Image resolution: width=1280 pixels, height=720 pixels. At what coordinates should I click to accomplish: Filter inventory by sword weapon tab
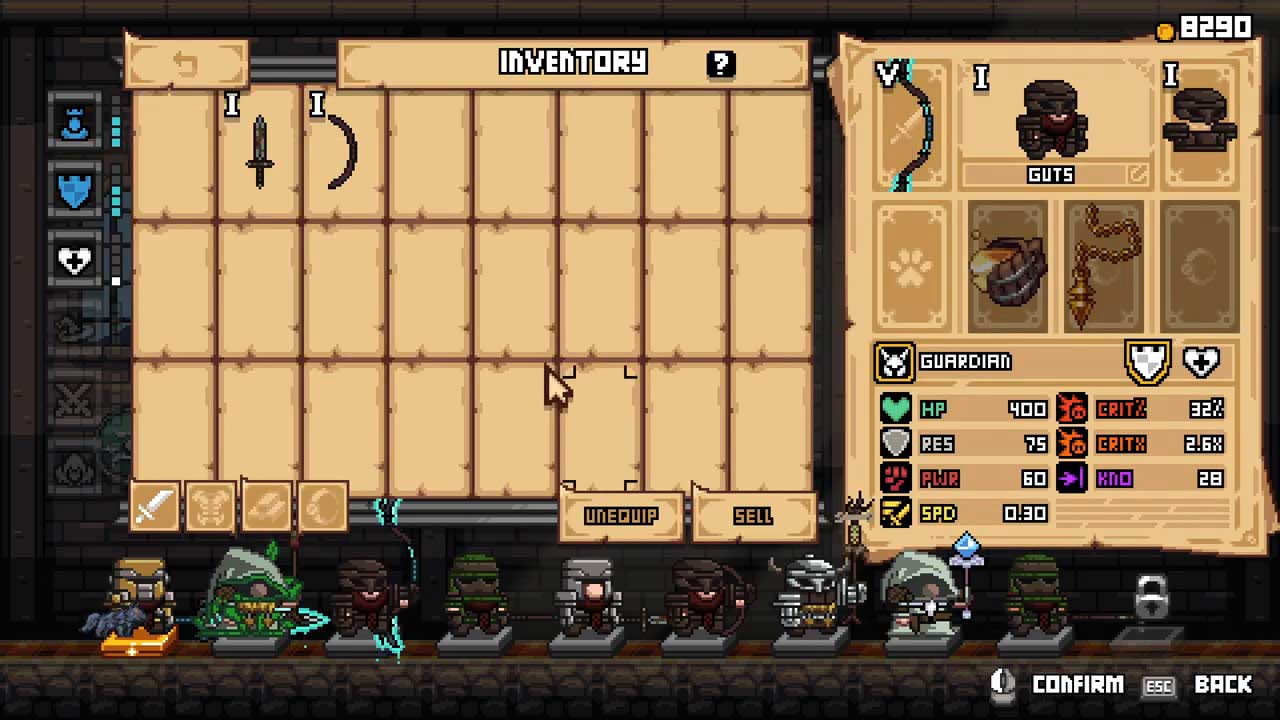click(x=153, y=508)
